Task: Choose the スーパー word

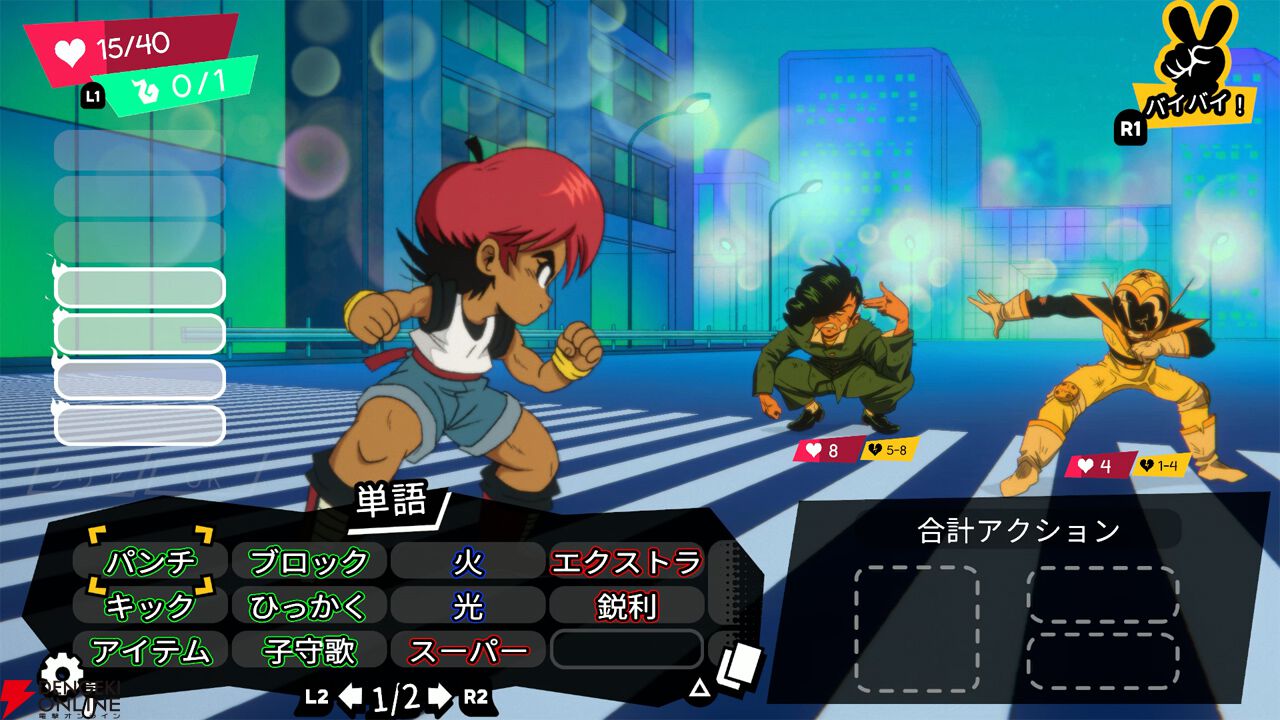Action: pyautogui.click(x=467, y=651)
